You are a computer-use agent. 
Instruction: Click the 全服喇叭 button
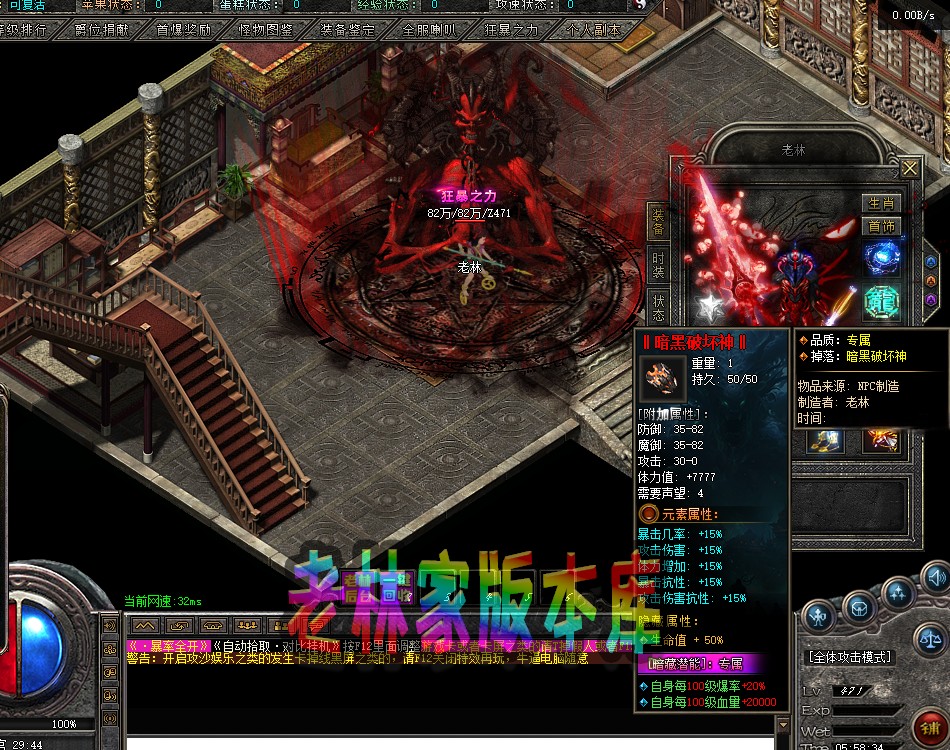429,30
